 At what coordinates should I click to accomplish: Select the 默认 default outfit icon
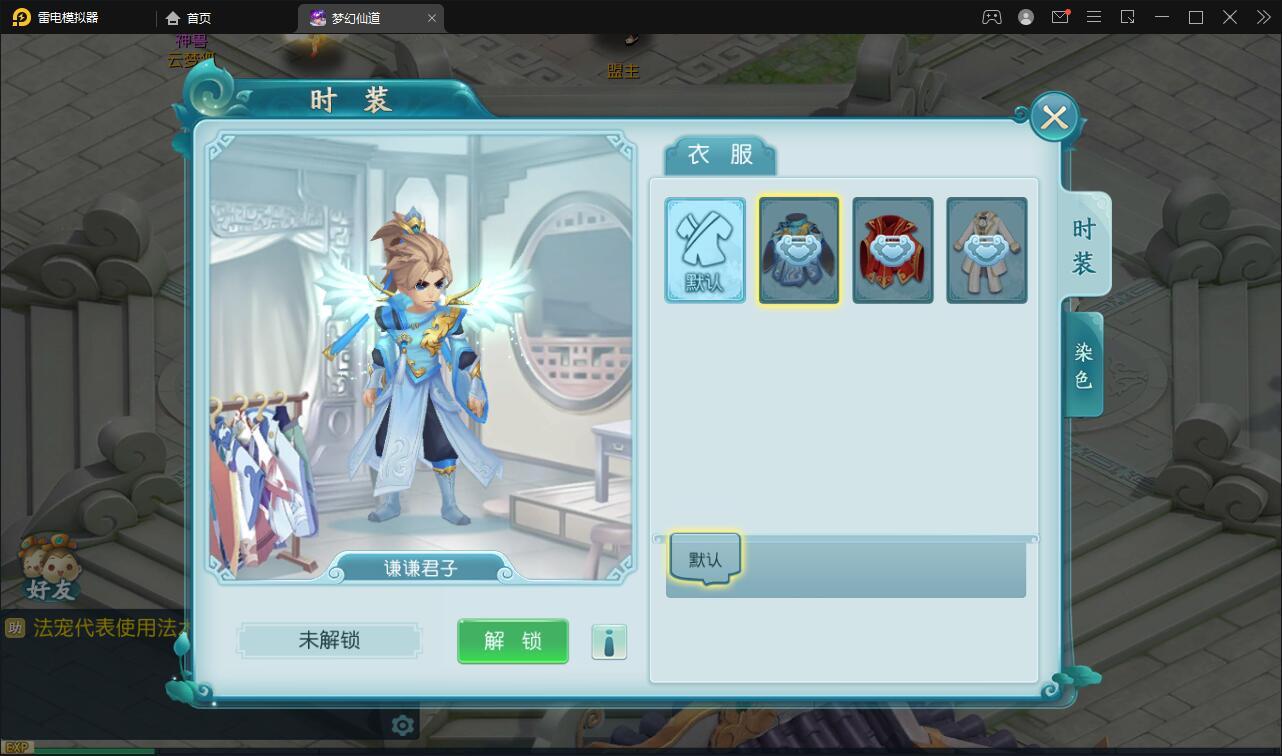pos(705,250)
